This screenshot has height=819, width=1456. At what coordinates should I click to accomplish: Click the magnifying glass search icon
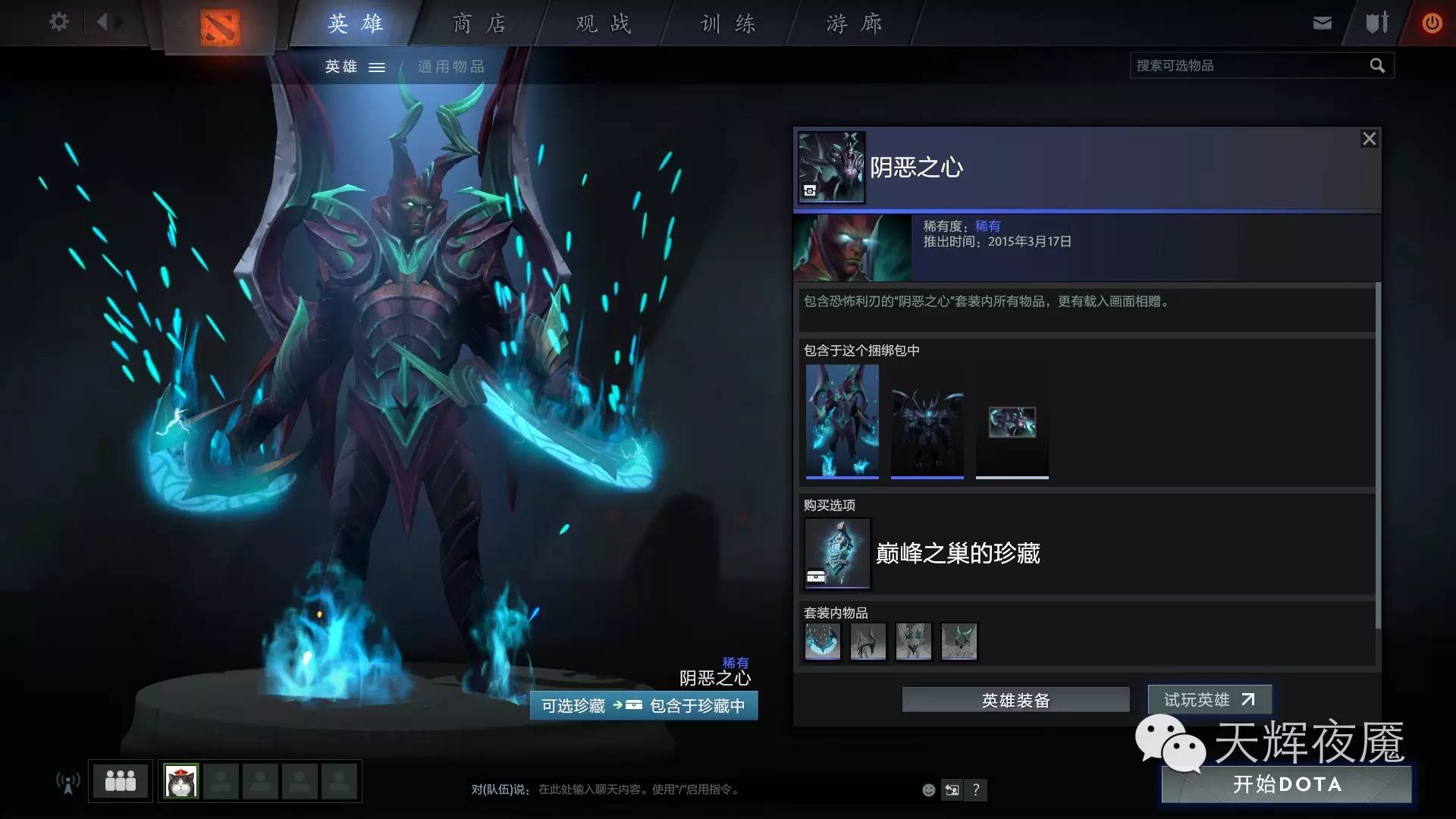point(1377,65)
